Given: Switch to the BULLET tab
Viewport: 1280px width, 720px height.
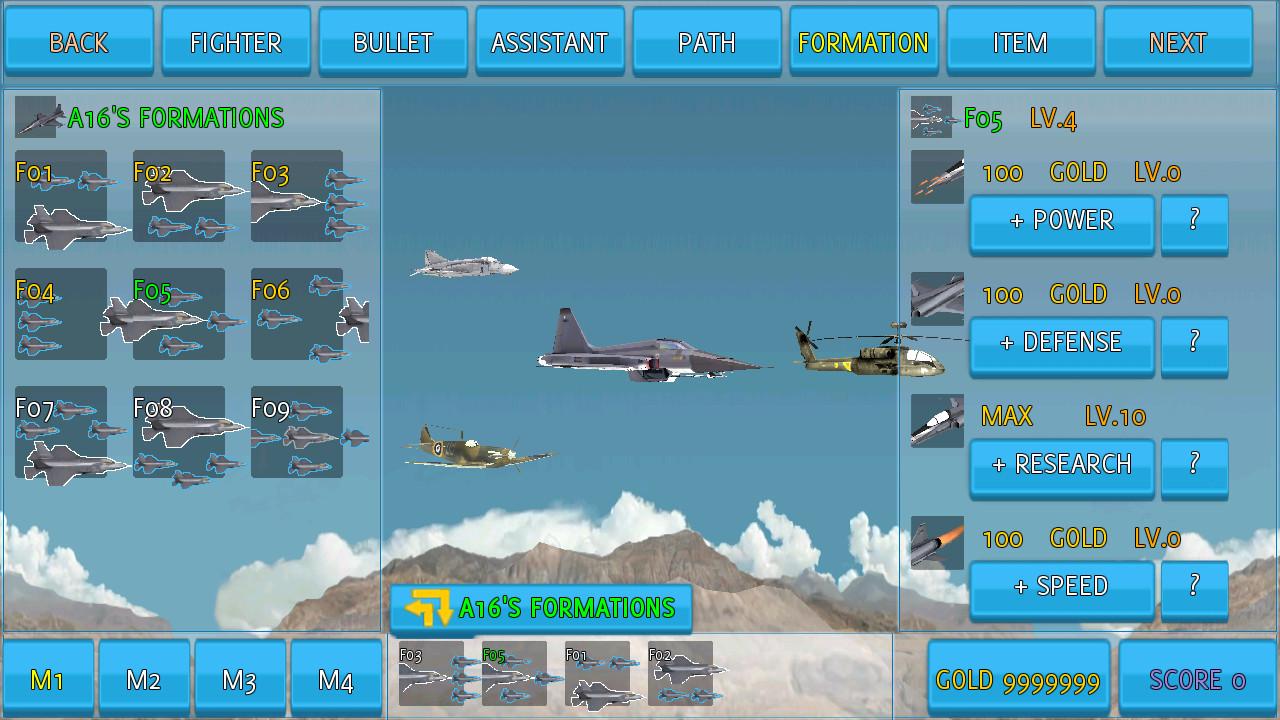Looking at the screenshot, I should [392, 42].
